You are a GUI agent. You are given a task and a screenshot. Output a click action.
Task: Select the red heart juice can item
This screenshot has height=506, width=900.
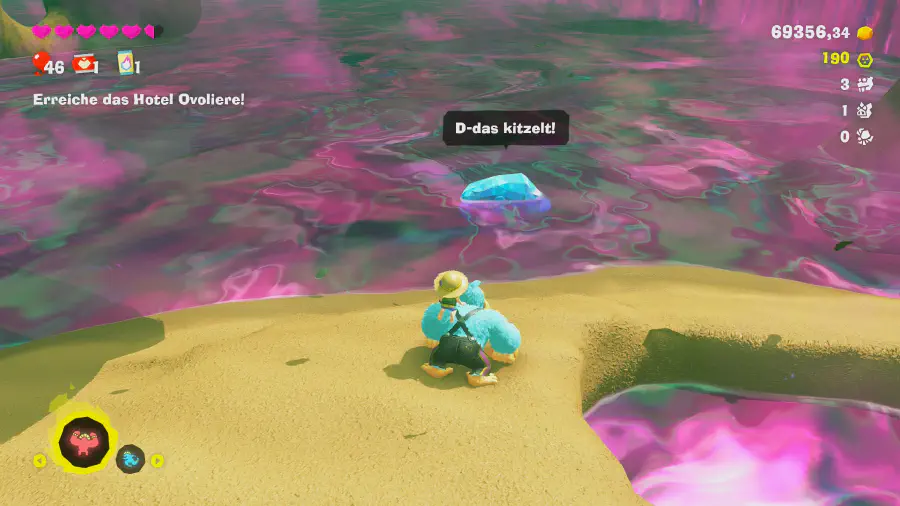click(84, 64)
